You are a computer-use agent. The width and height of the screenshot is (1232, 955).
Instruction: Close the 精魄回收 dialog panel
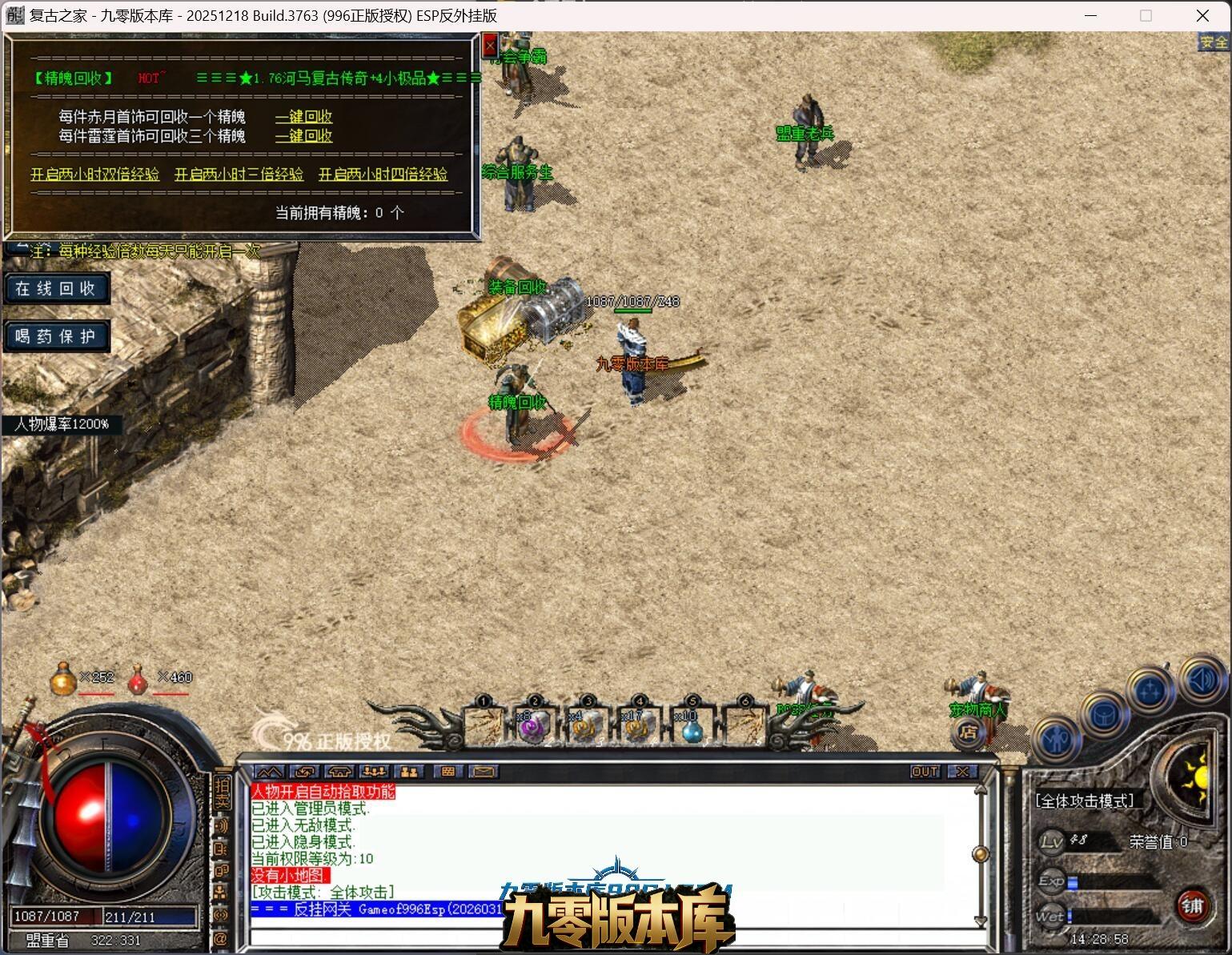[x=490, y=46]
